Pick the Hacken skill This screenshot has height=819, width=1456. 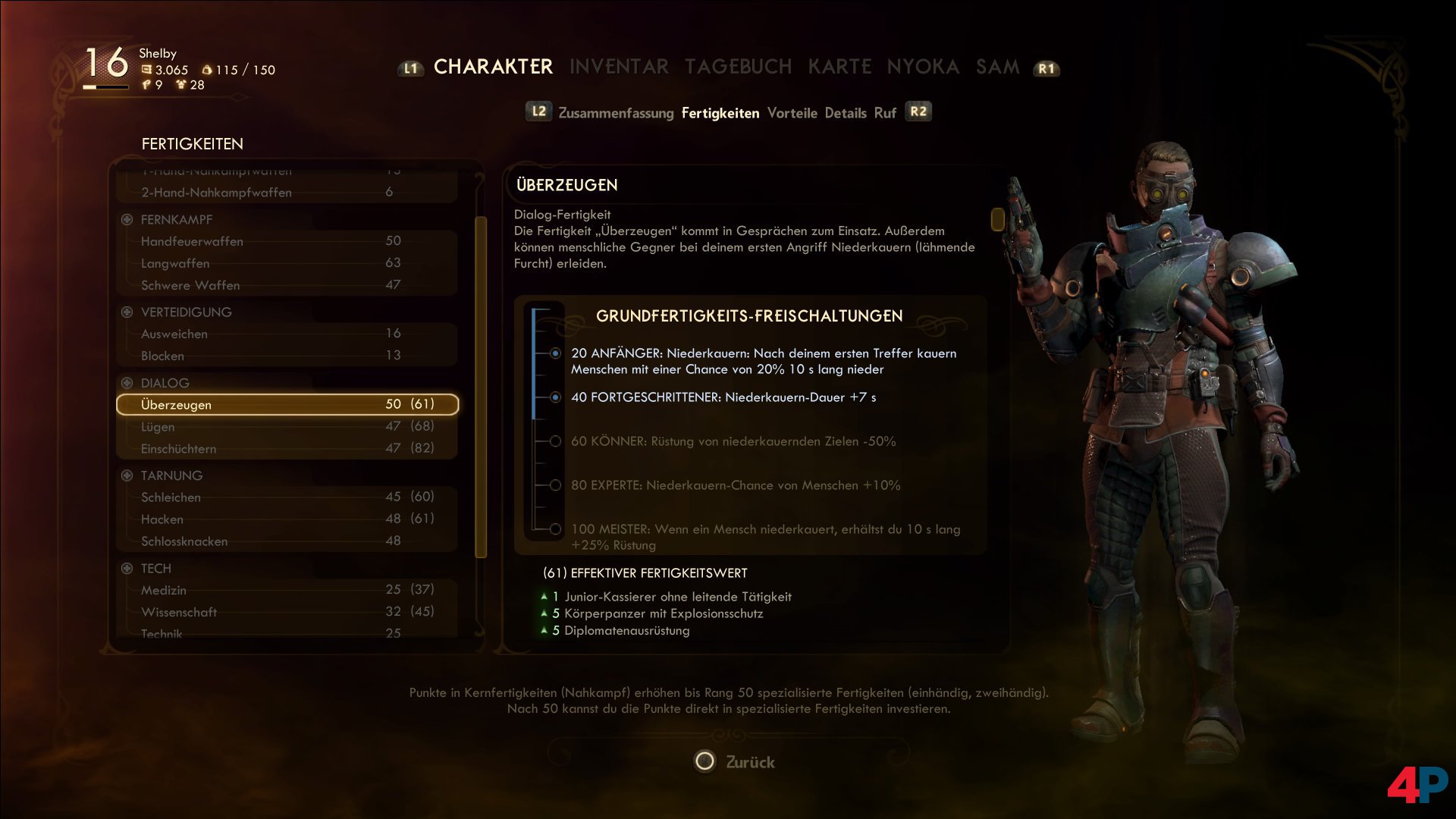pyautogui.click(x=287, y=519)
